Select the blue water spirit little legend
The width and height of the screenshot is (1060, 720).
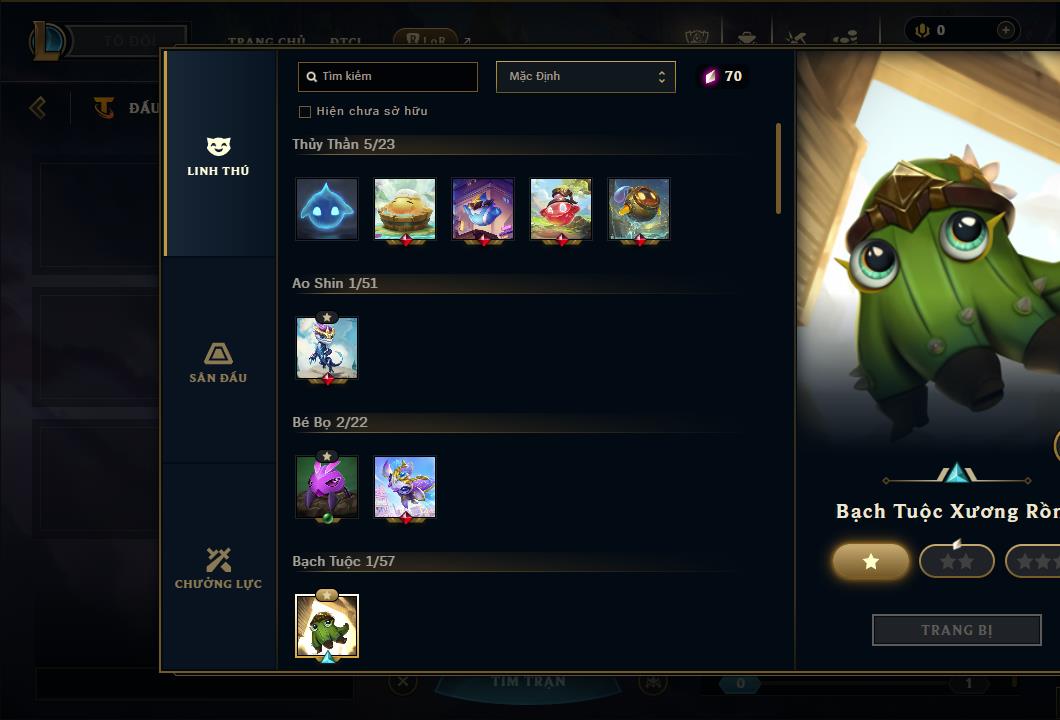point(327,209)
